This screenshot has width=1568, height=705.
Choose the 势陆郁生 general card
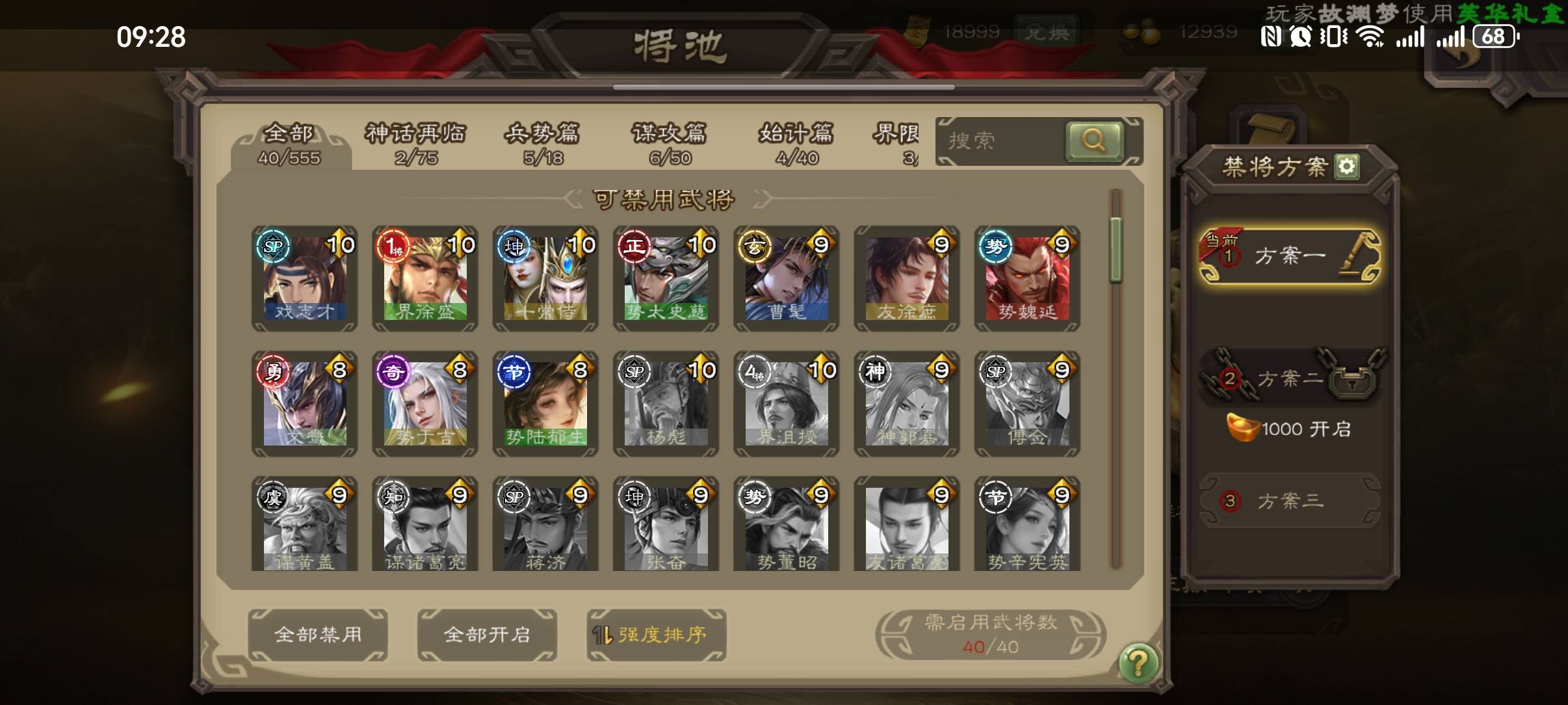point(545,404)
